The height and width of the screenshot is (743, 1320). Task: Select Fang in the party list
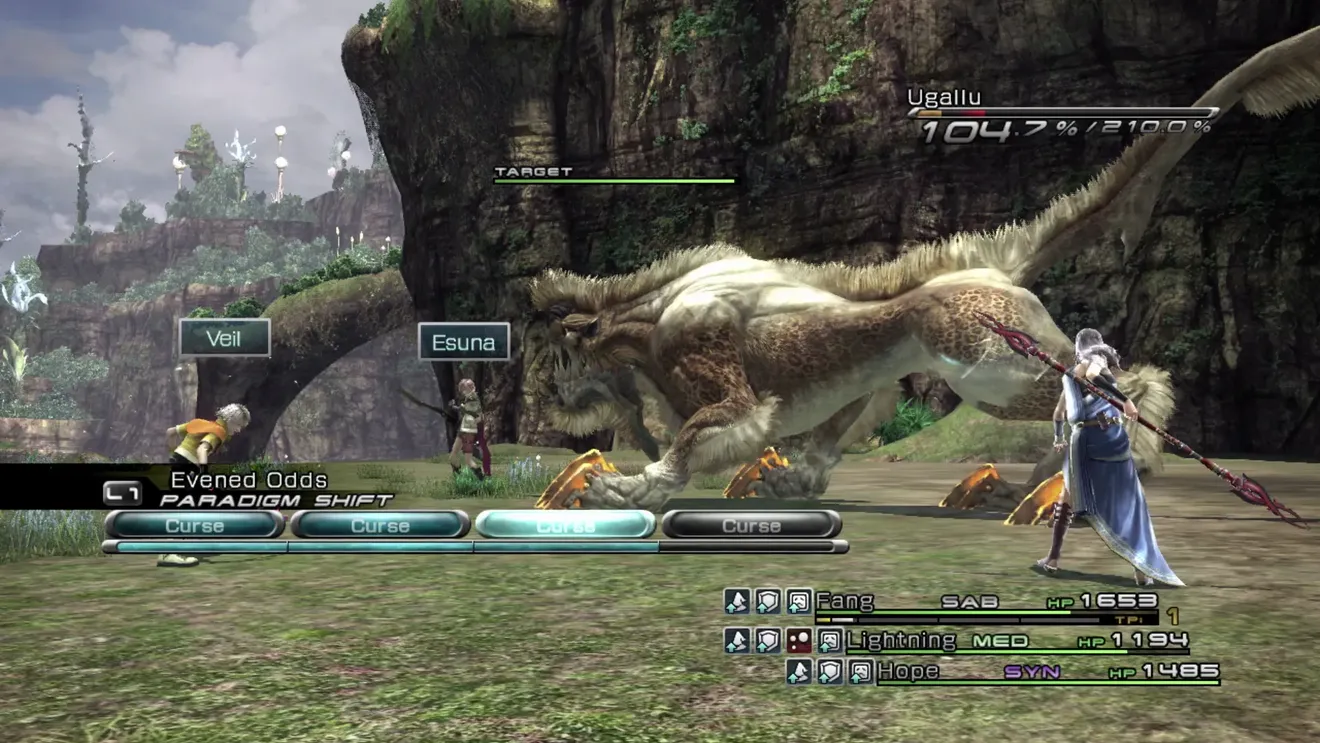845,601
